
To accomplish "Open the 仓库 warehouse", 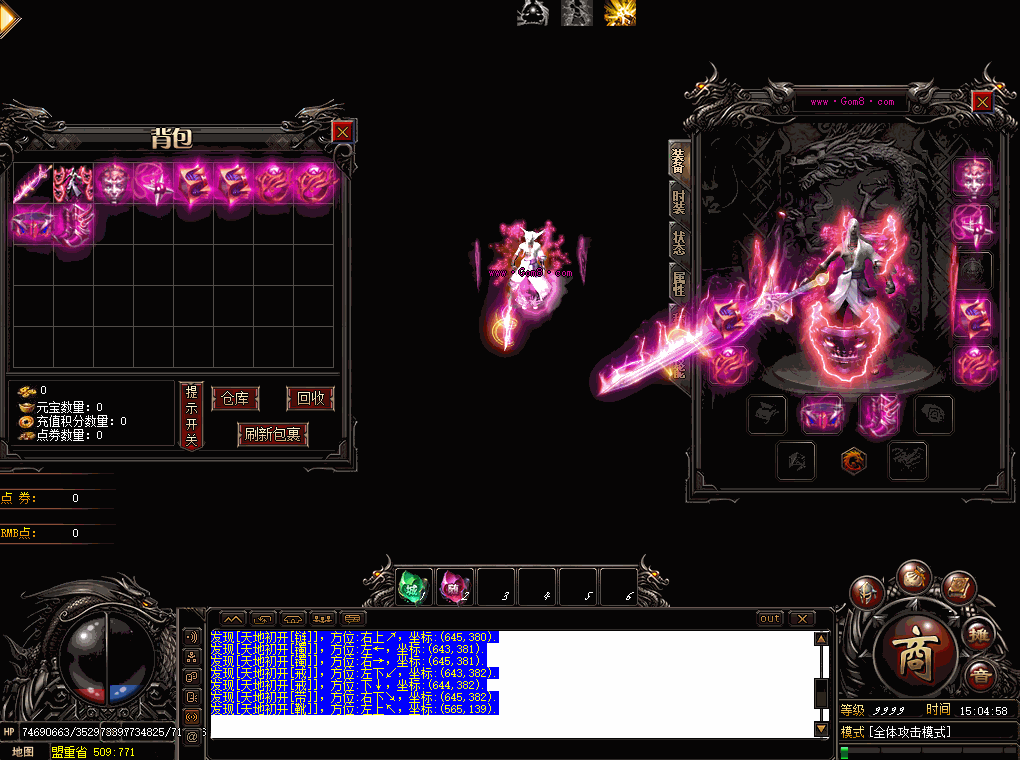I will (x=235, y=398).
